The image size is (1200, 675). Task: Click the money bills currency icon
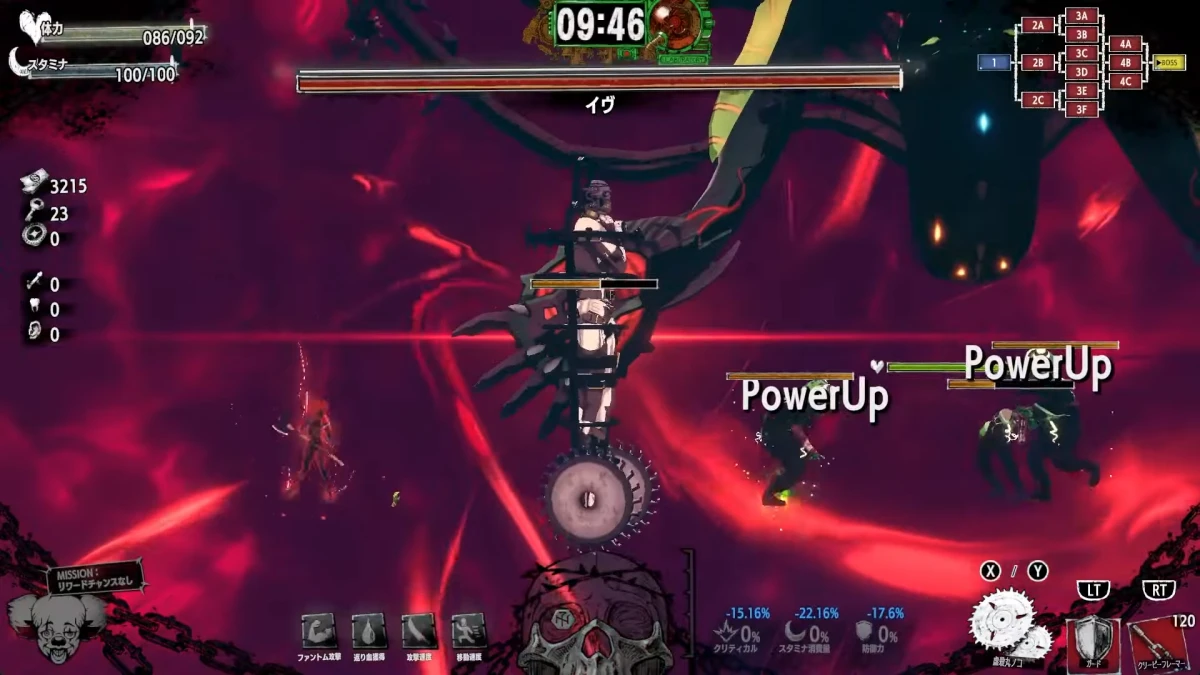(x=32, y=185)
